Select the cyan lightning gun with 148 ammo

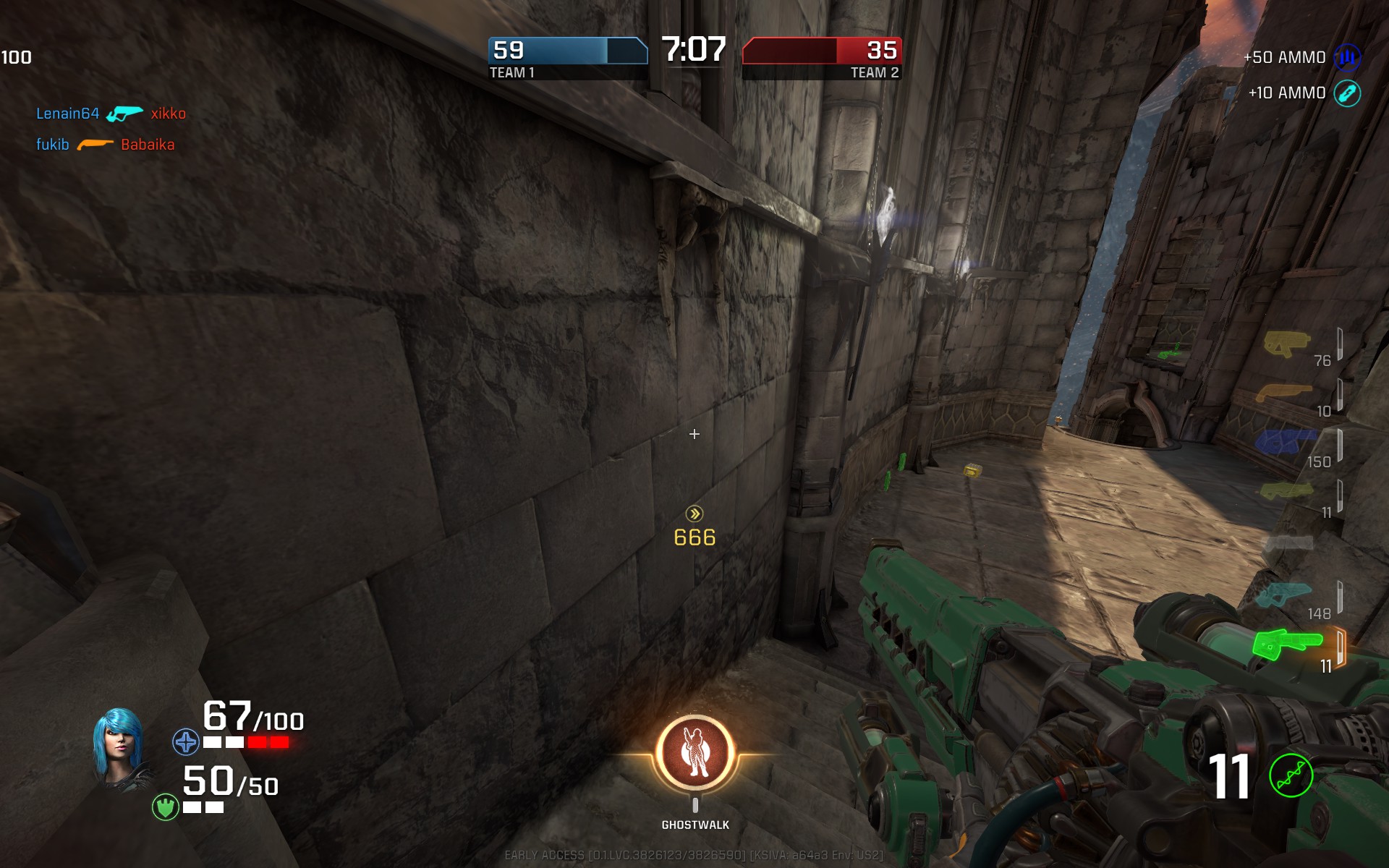pos(1283,595)
